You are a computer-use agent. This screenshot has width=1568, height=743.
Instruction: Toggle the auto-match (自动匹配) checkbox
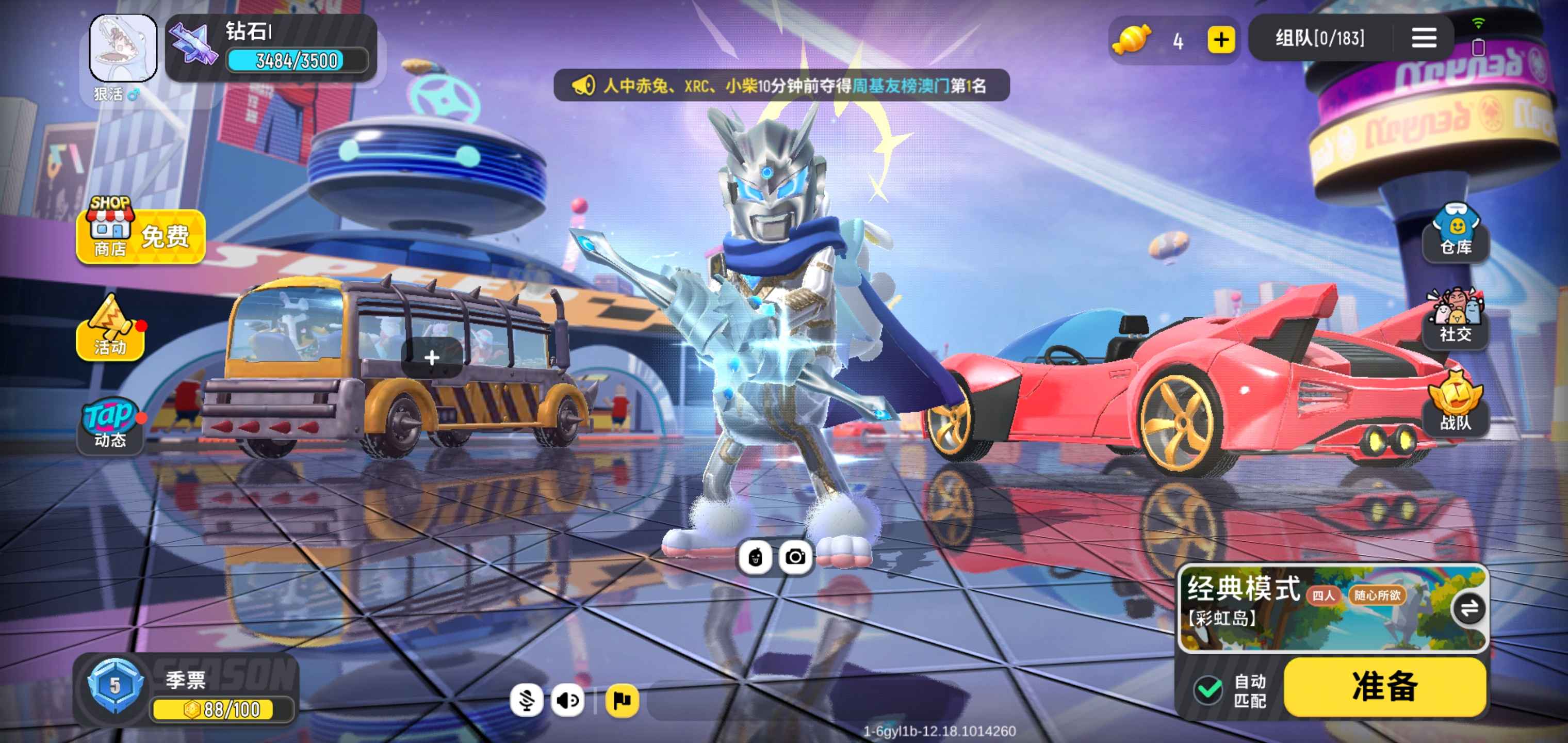(x=1208, y=690)
